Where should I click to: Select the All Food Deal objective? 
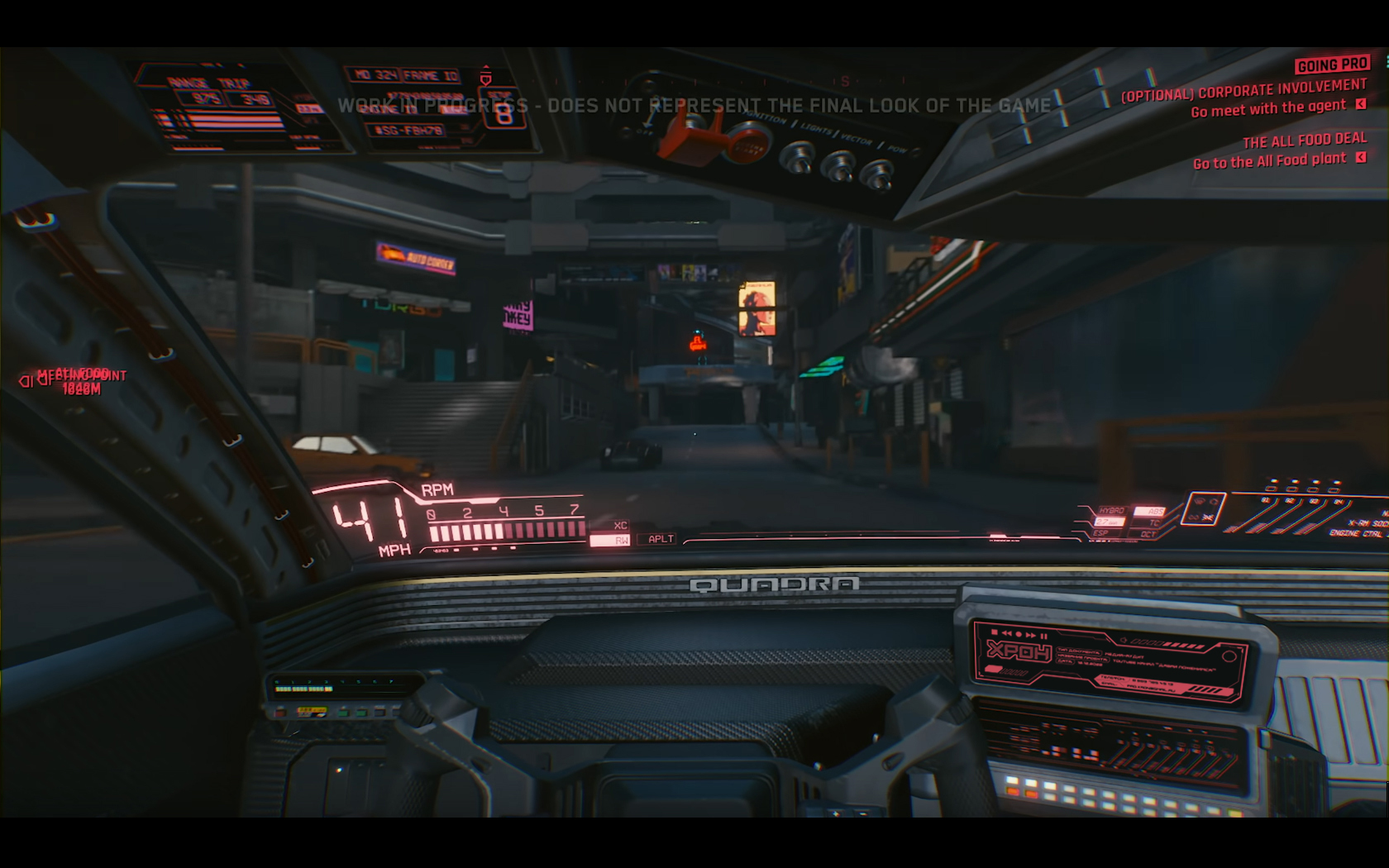tap(1304, 141)
